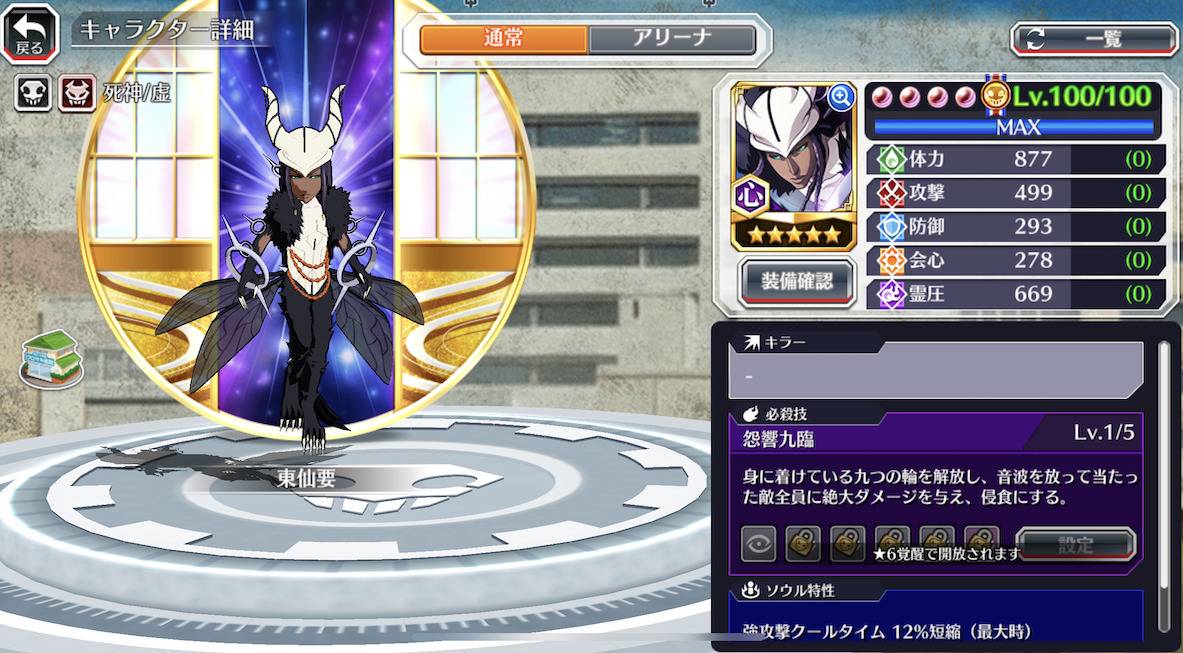Select the 心 attribute badge
1183x653 pixels.
point(750,194)
